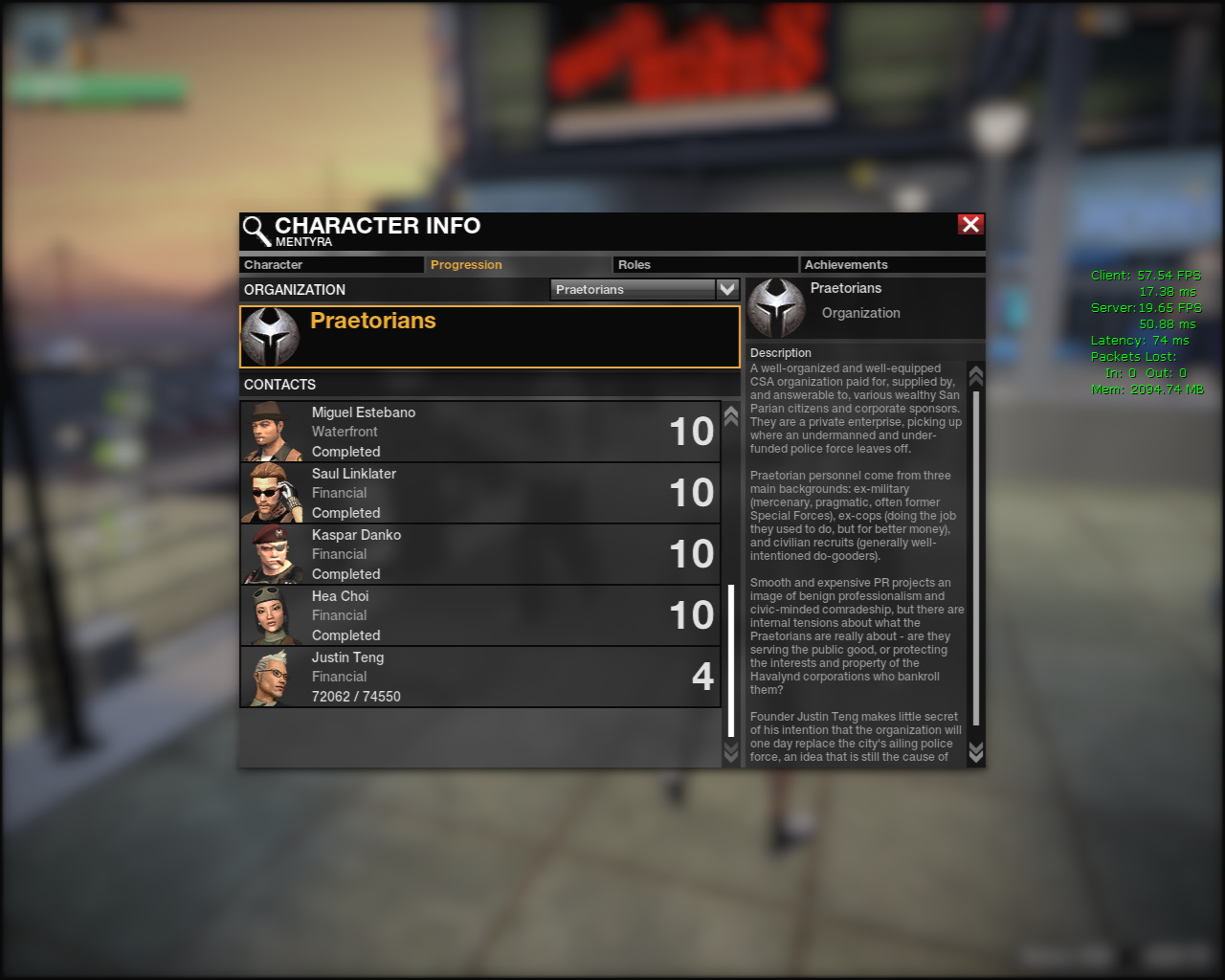The height and width of the screenshot is (980, 1225).
Task: Click the description scroll-up arrow
Action: tap(976, 375)
